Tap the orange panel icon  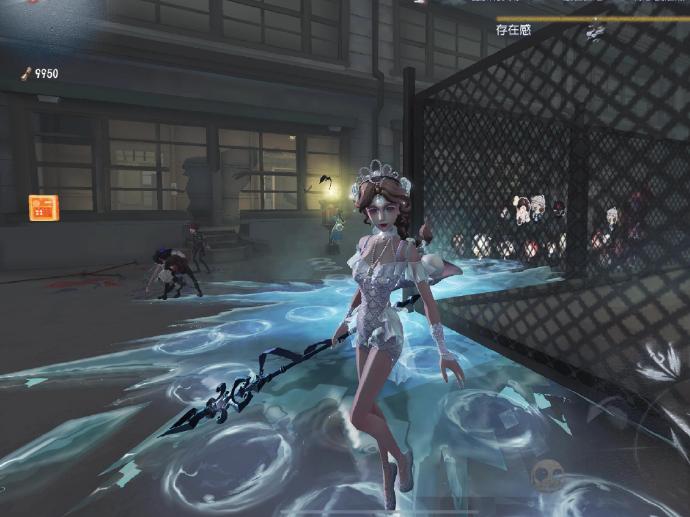point(44,208)
